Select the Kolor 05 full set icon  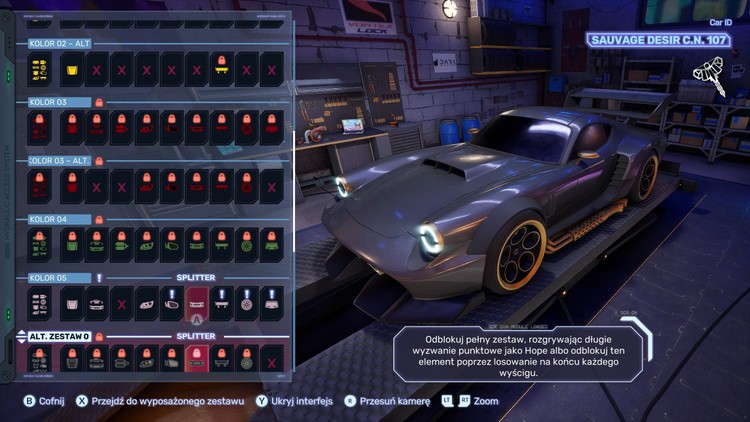40,302
